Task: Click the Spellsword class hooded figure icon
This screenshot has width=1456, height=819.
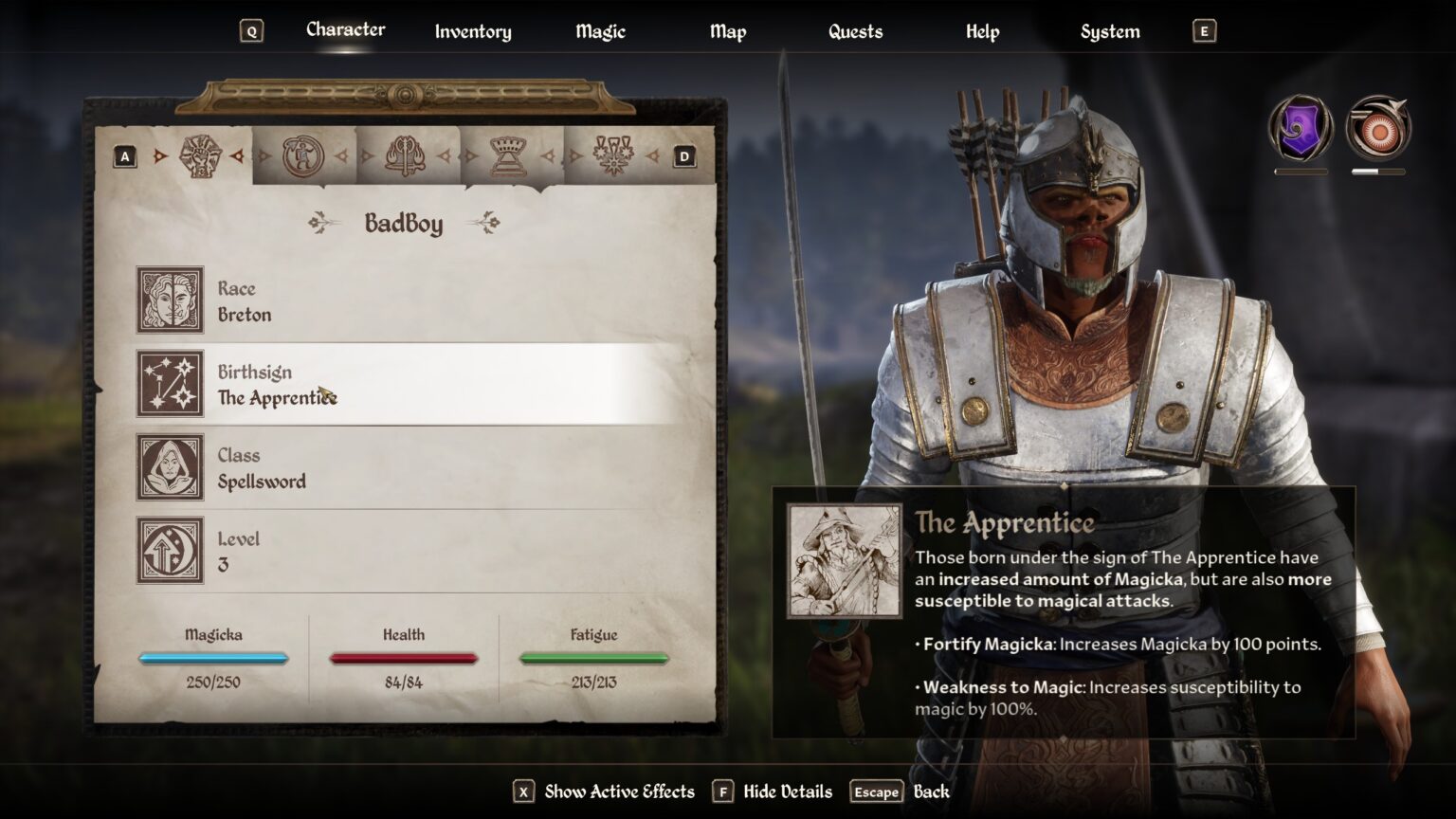Action: [x=169, y=468]
